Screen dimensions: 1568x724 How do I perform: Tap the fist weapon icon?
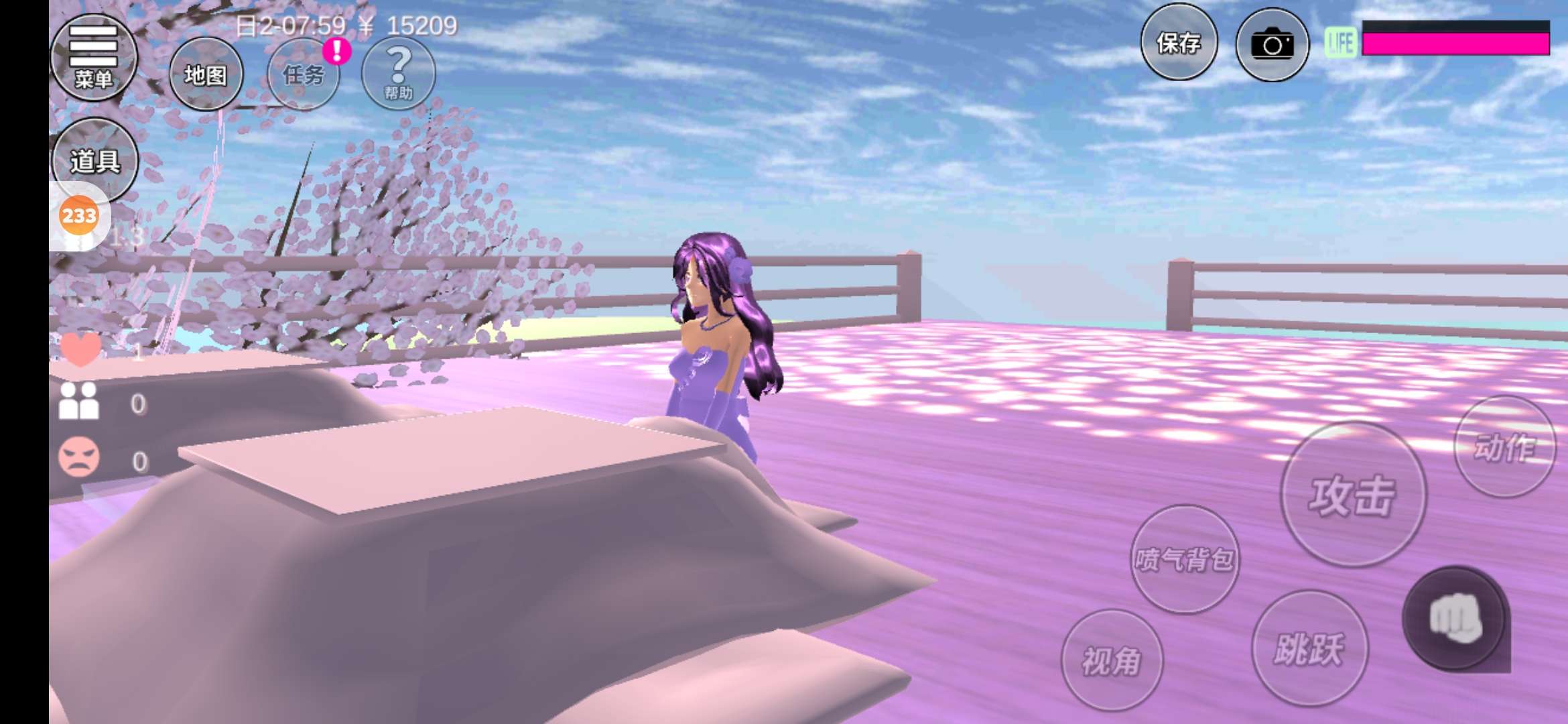tap(1455, 618)
